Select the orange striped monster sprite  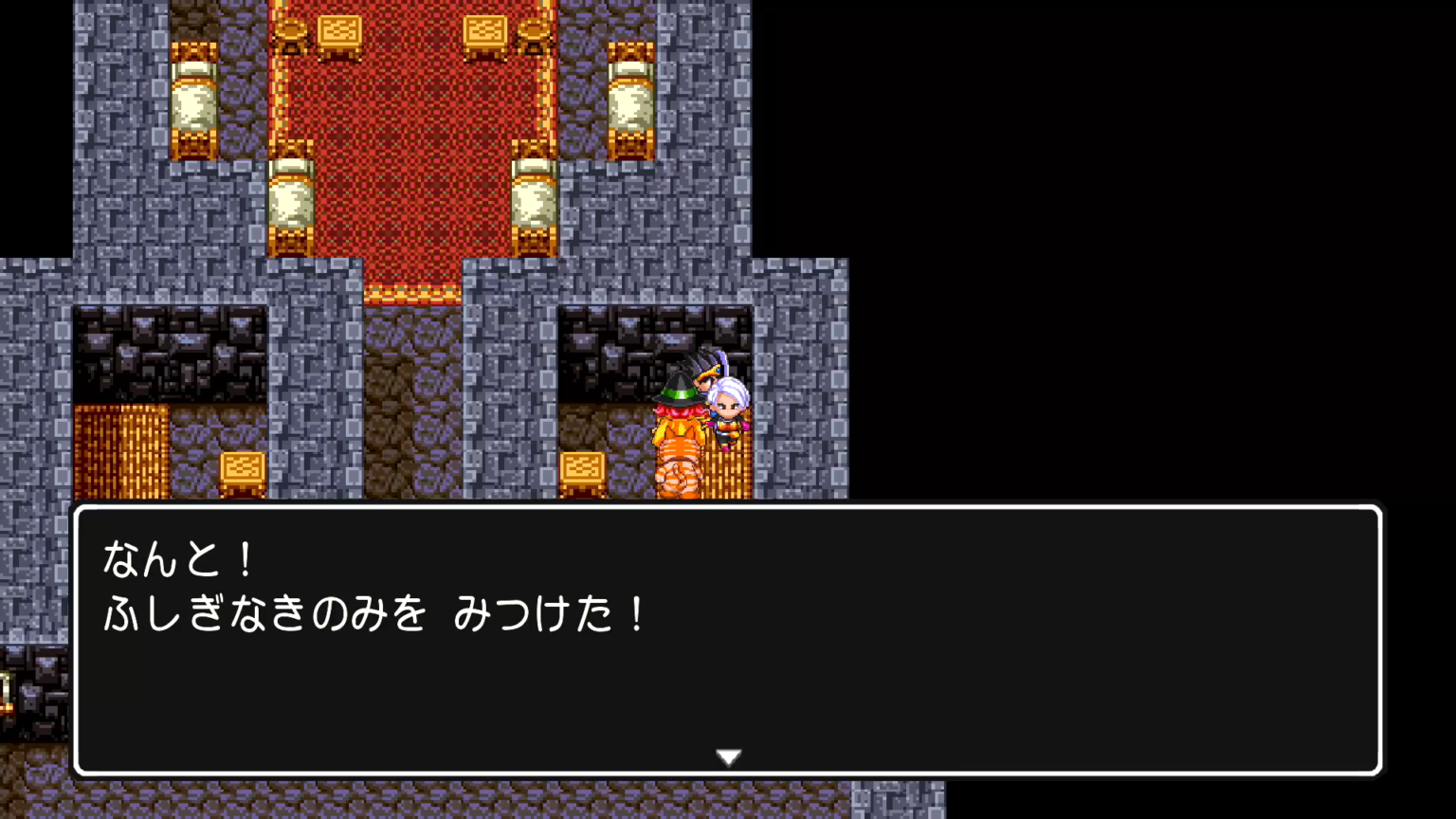(x=677, y=460)
